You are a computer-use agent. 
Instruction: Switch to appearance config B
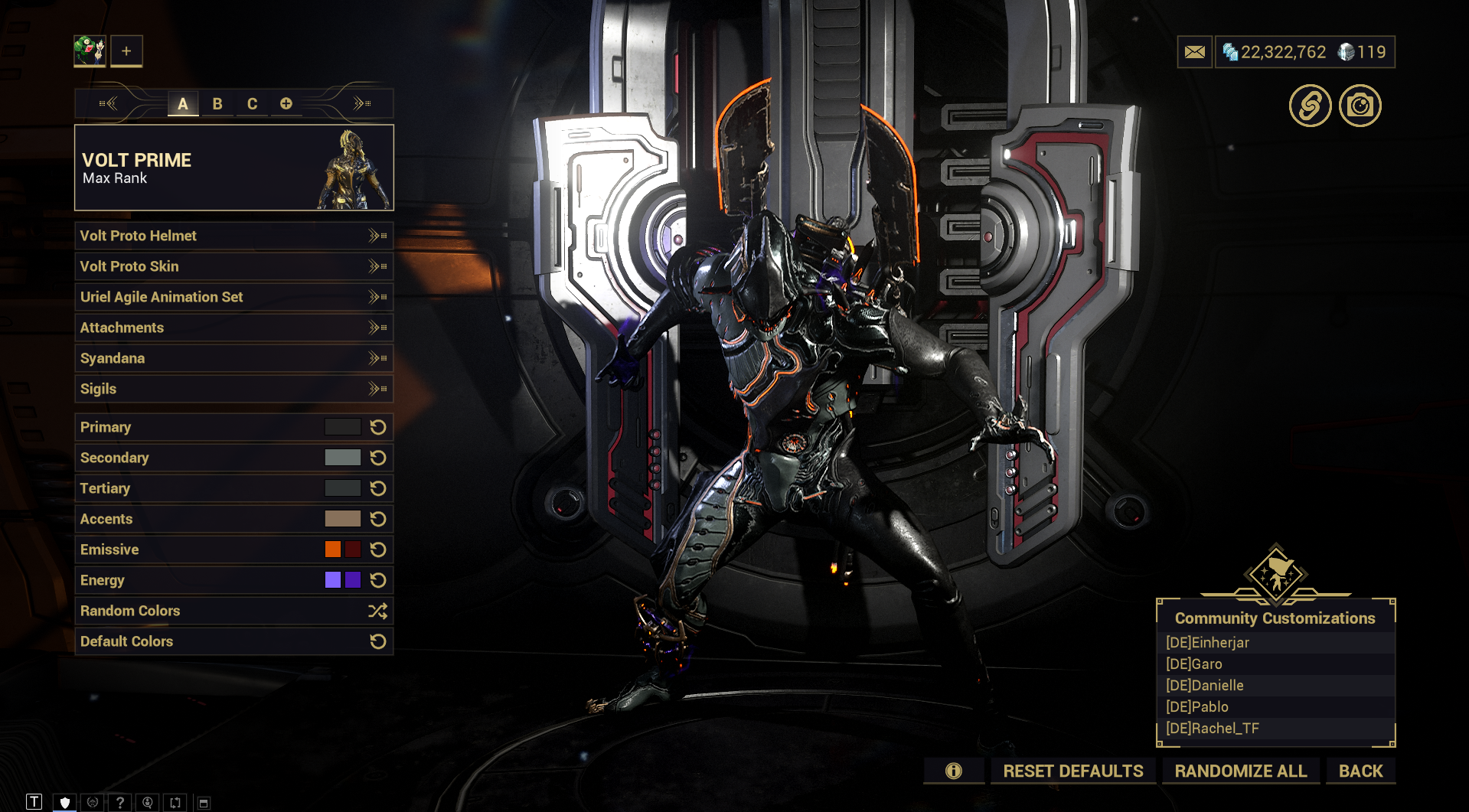pyautogui.click(x=217, y=104)
